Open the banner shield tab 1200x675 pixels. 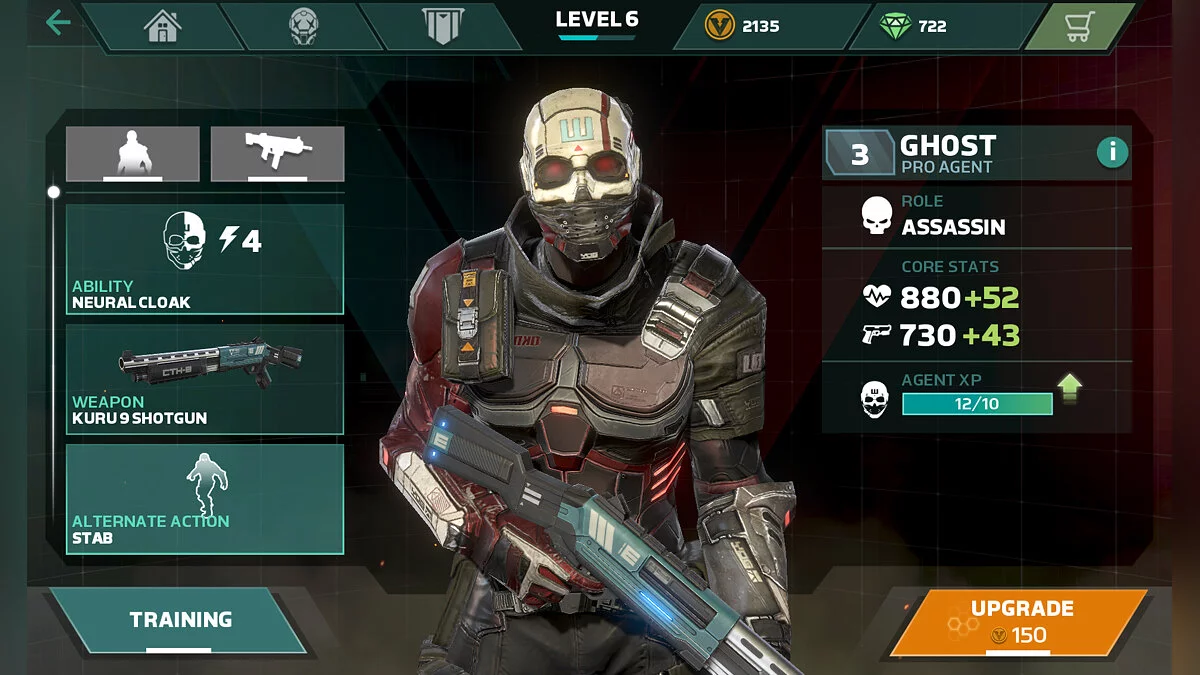pyautogui.click(x=441, y=26)
